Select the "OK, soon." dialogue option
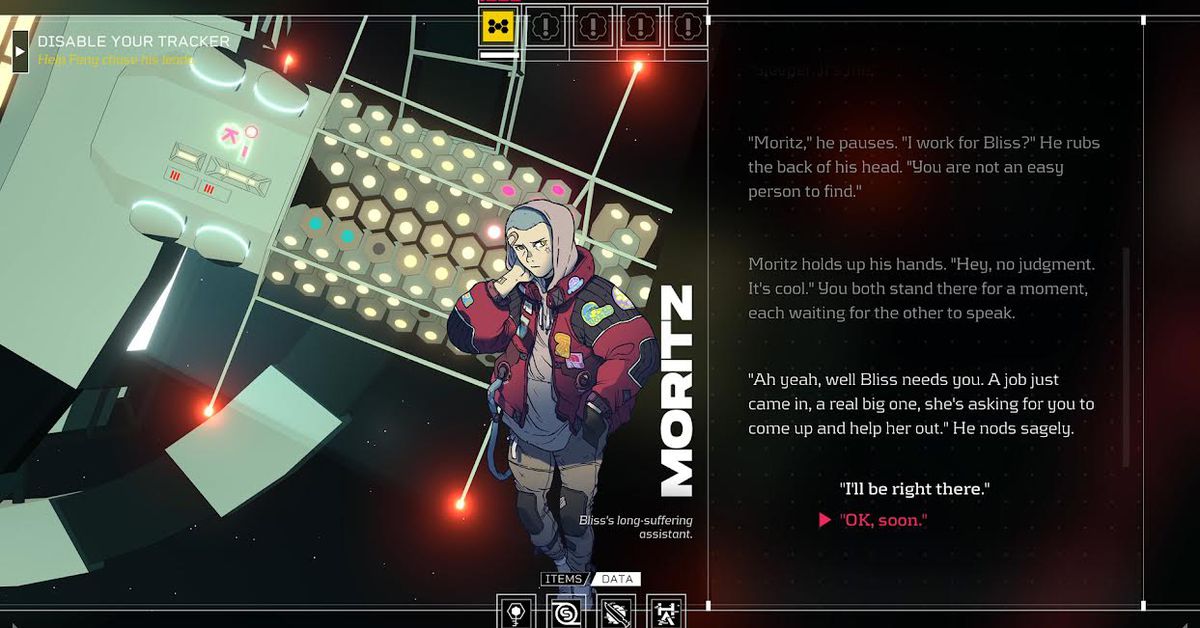Image resolution: width=1200 pixels, height=628 pixels. [x=883, y=520]
